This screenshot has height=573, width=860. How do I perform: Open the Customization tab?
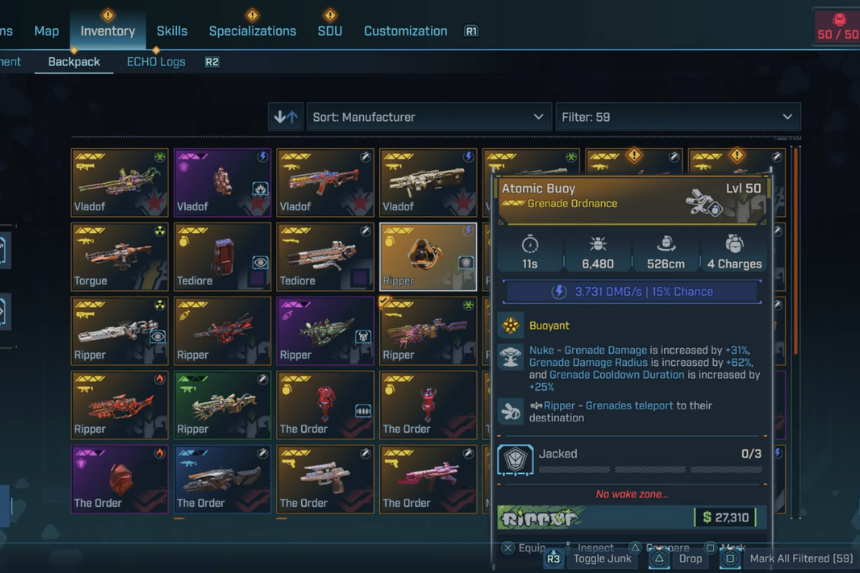pyautogui.click(x=405, y=31)
